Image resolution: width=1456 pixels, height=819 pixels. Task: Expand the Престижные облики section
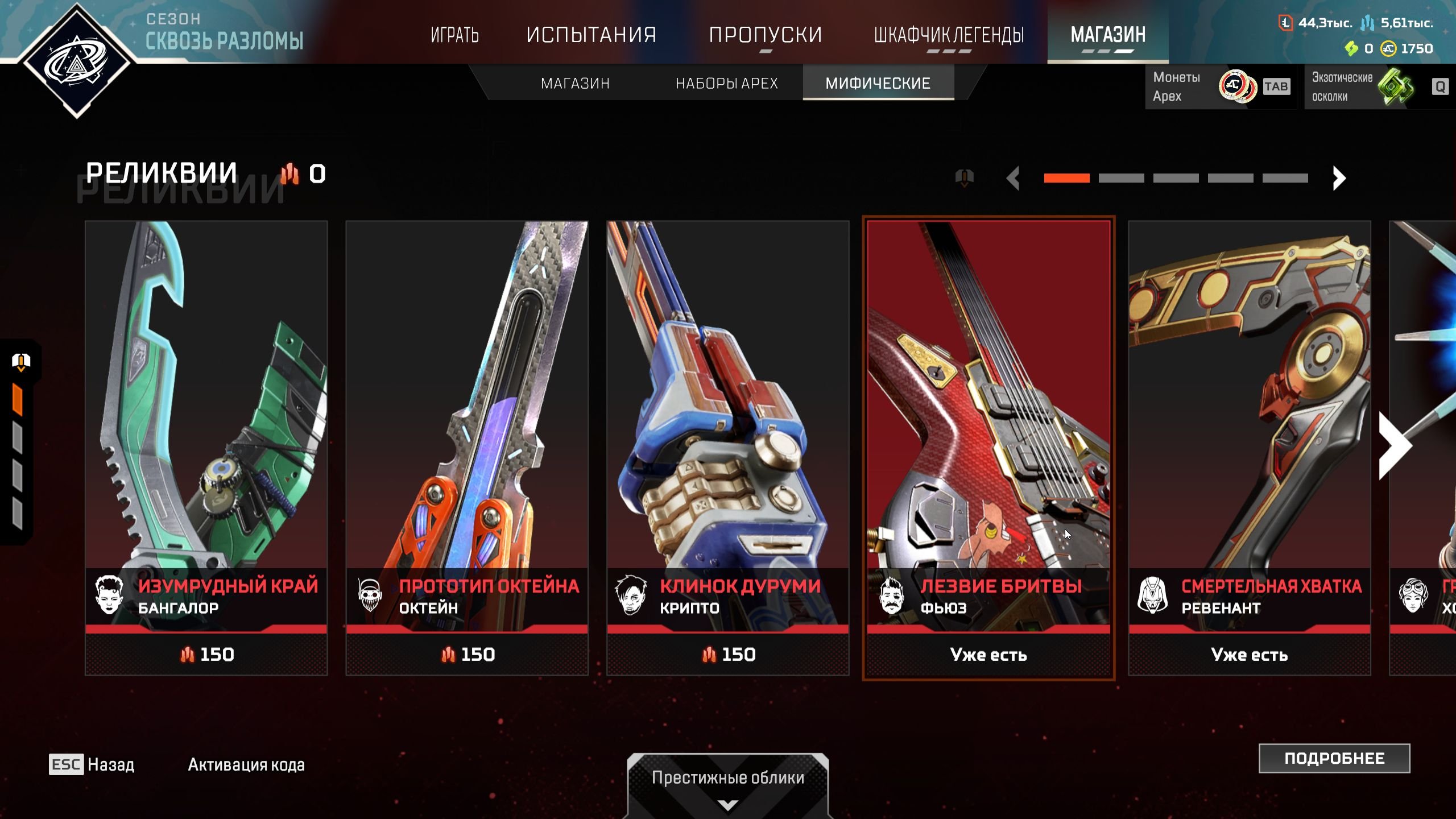coord(727,786)
